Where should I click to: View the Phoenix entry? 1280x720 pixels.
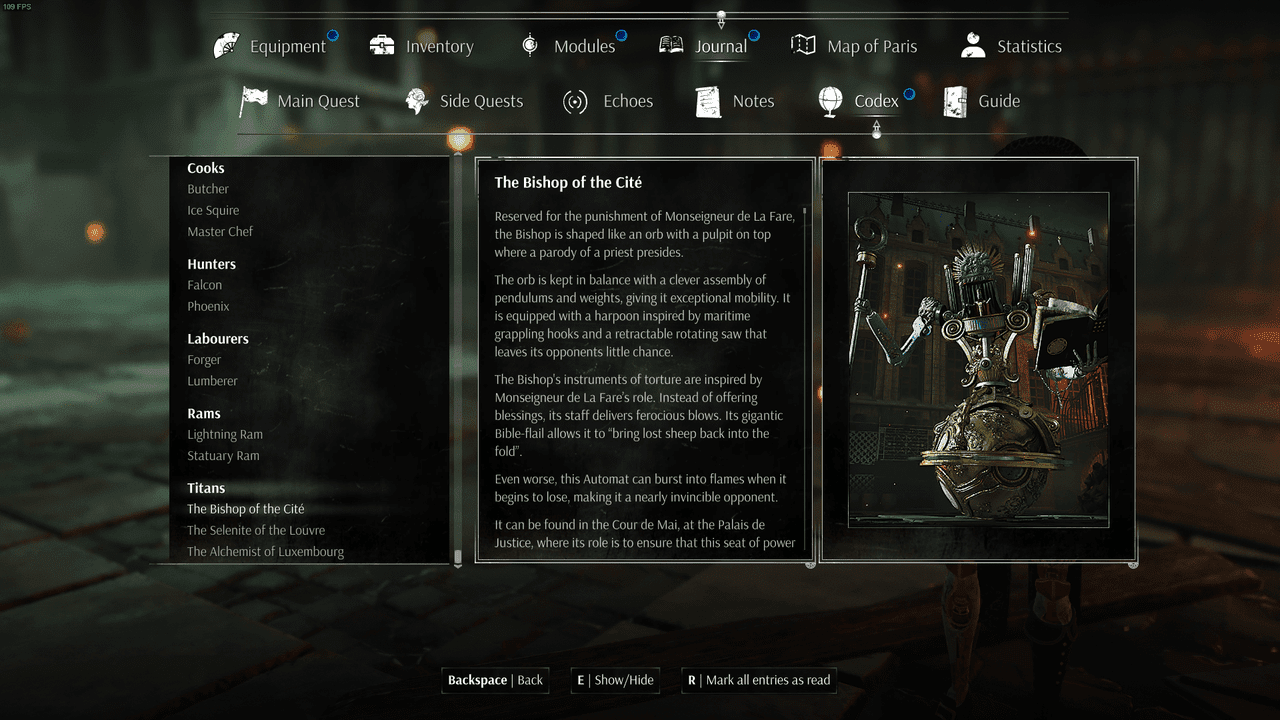208,306
